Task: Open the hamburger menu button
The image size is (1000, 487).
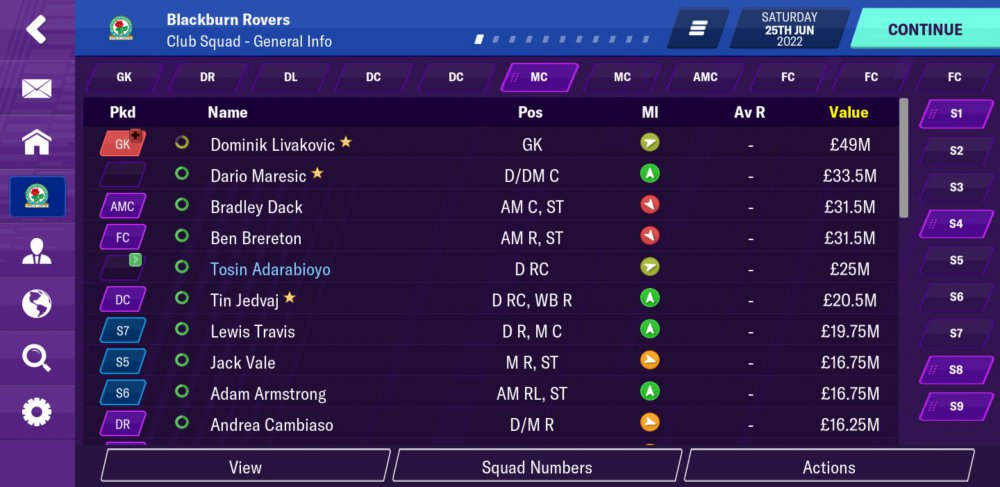Action: [x=698, y=29]
